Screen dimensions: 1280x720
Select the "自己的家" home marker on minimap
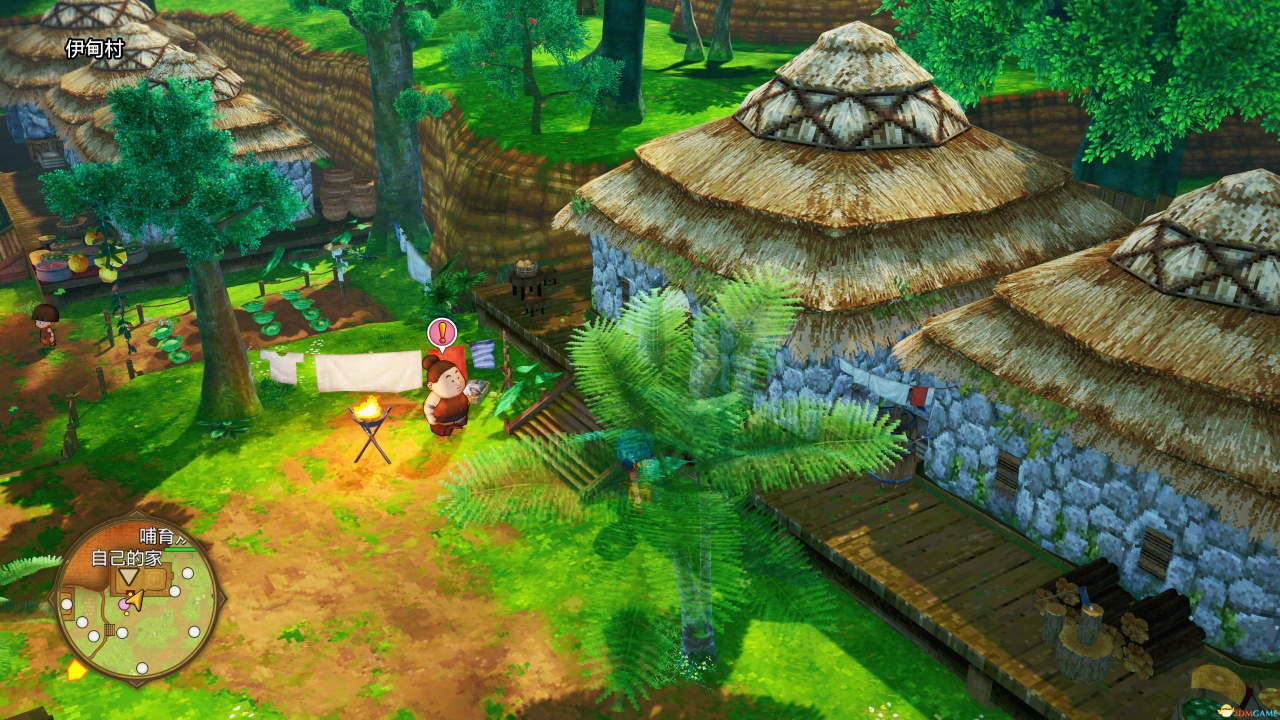point(128,577)
